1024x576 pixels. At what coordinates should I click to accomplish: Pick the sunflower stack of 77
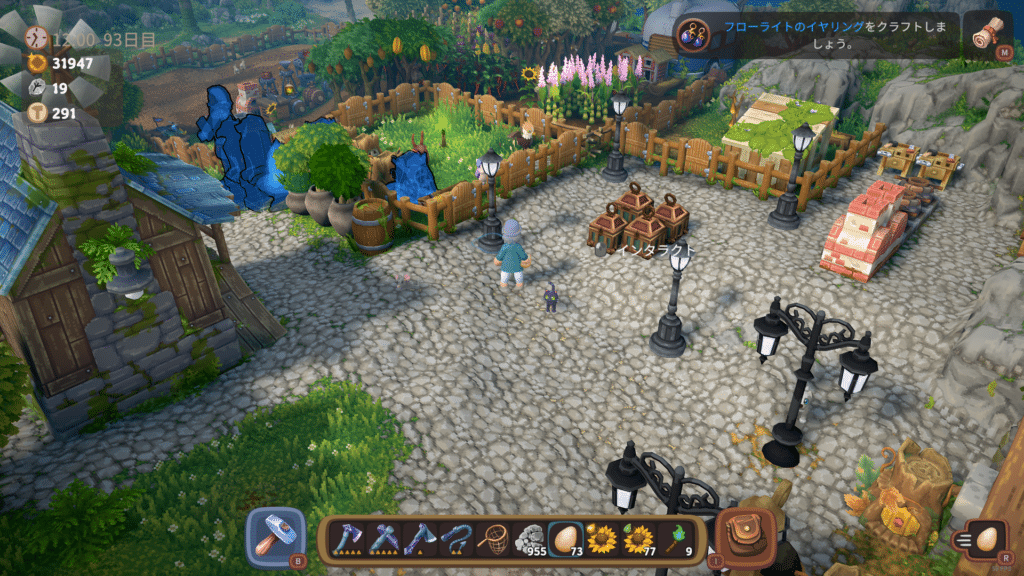[637, 539]
